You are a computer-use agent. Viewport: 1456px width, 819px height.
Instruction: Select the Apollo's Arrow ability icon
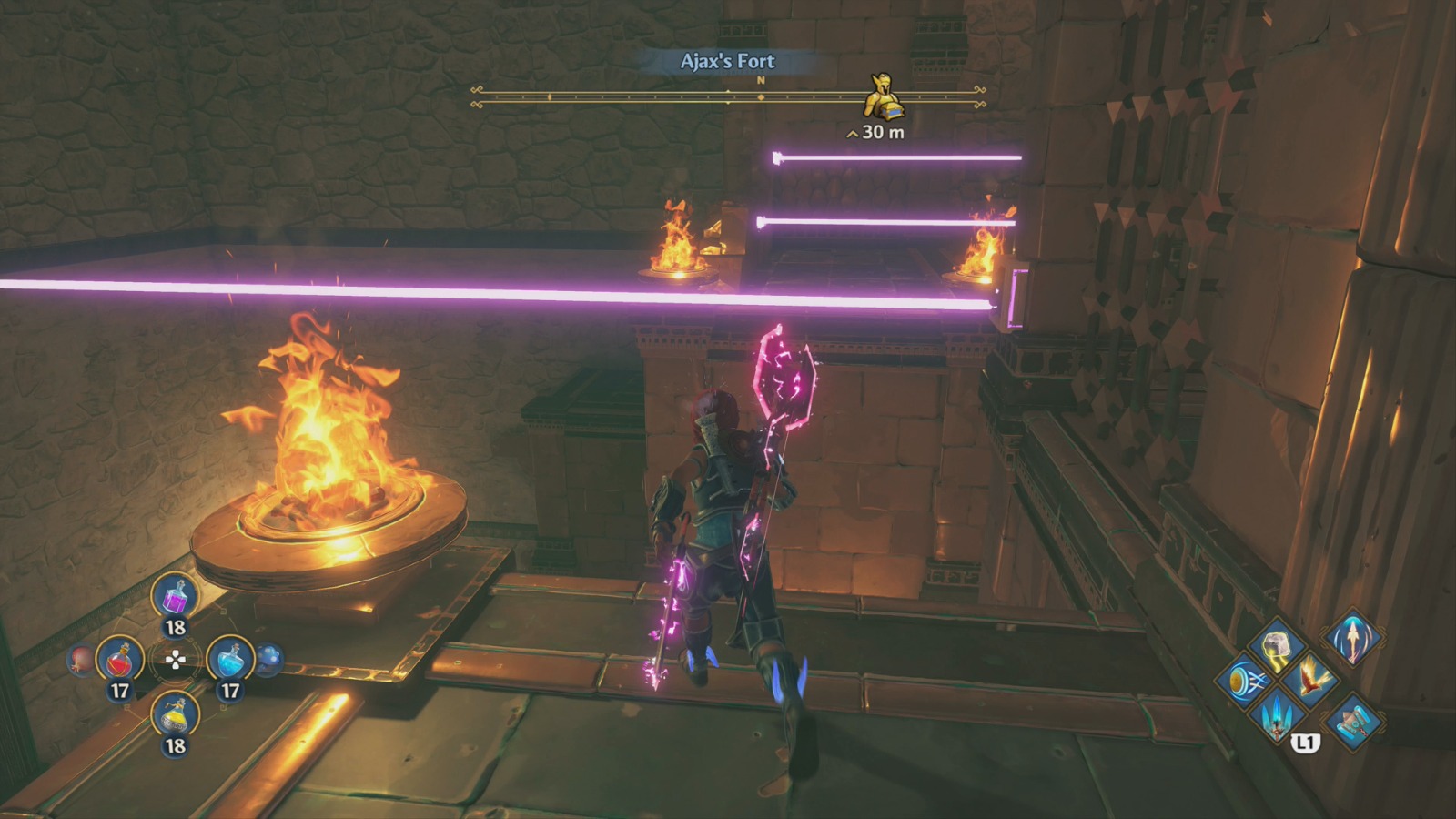[1353, 639]
